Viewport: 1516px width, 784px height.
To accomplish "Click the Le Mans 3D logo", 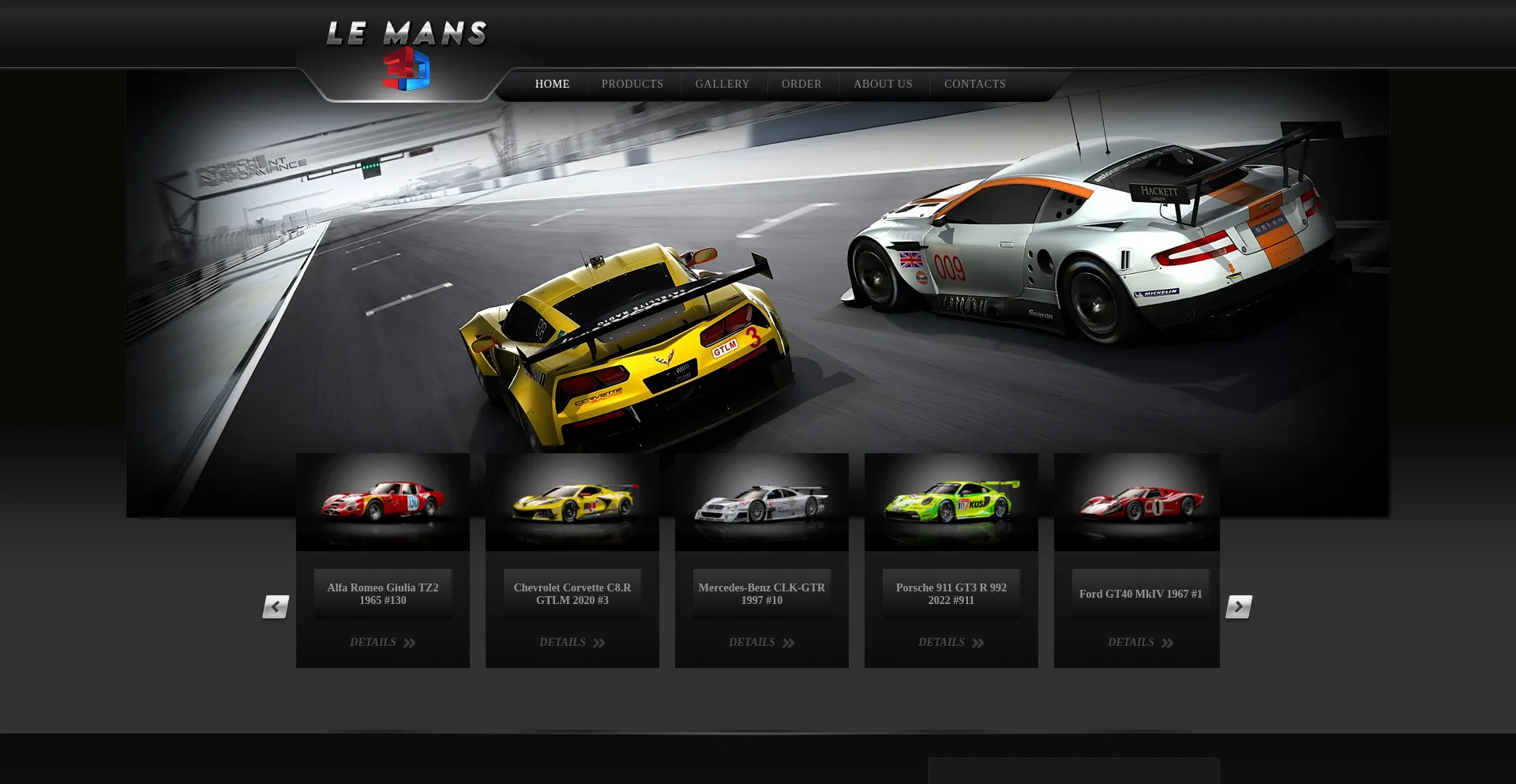I will coord(407,54).
